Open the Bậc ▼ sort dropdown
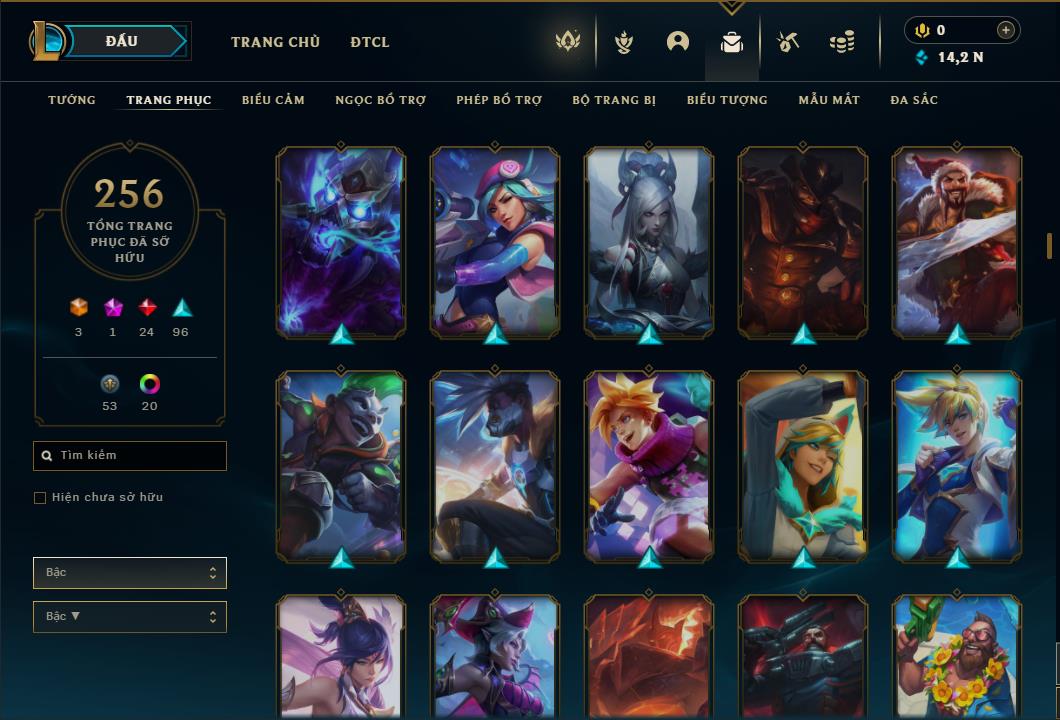Image resolution: width=1060 pixels, height=720 pixels. [x=130, y=617]
